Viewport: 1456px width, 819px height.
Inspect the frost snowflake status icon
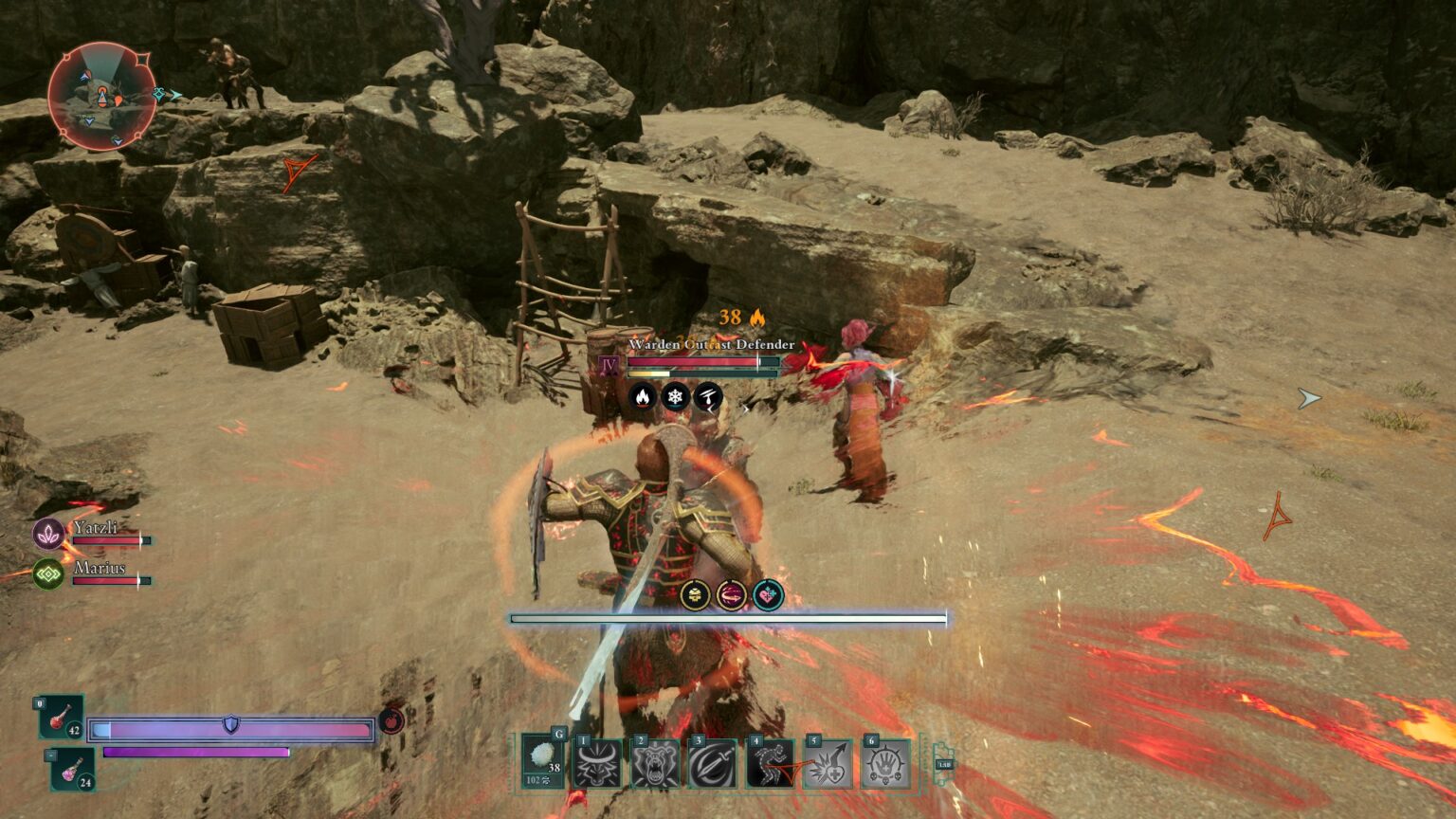click(675, 396)
